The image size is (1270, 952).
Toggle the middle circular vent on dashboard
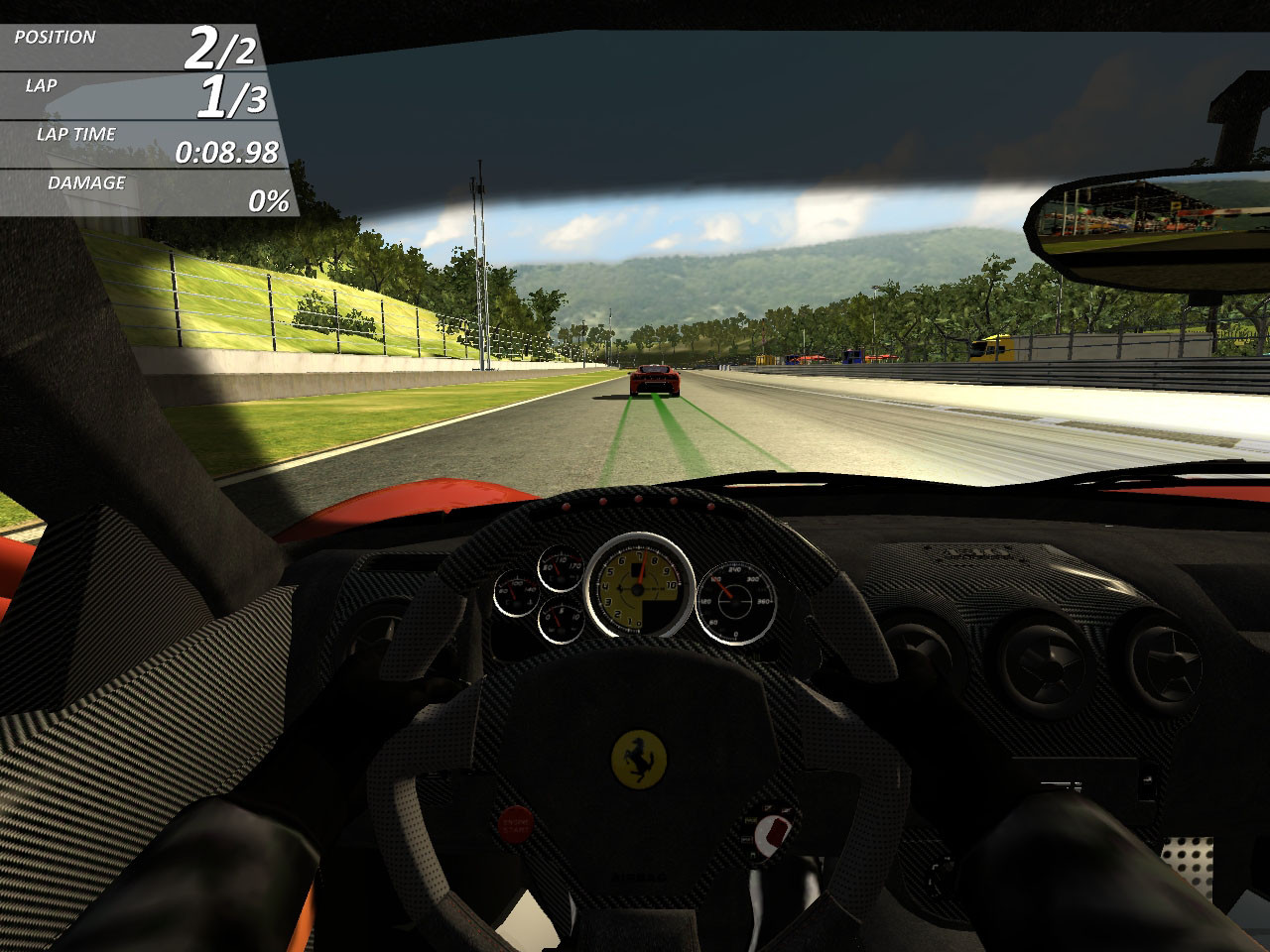click(x=1047, y=659)
